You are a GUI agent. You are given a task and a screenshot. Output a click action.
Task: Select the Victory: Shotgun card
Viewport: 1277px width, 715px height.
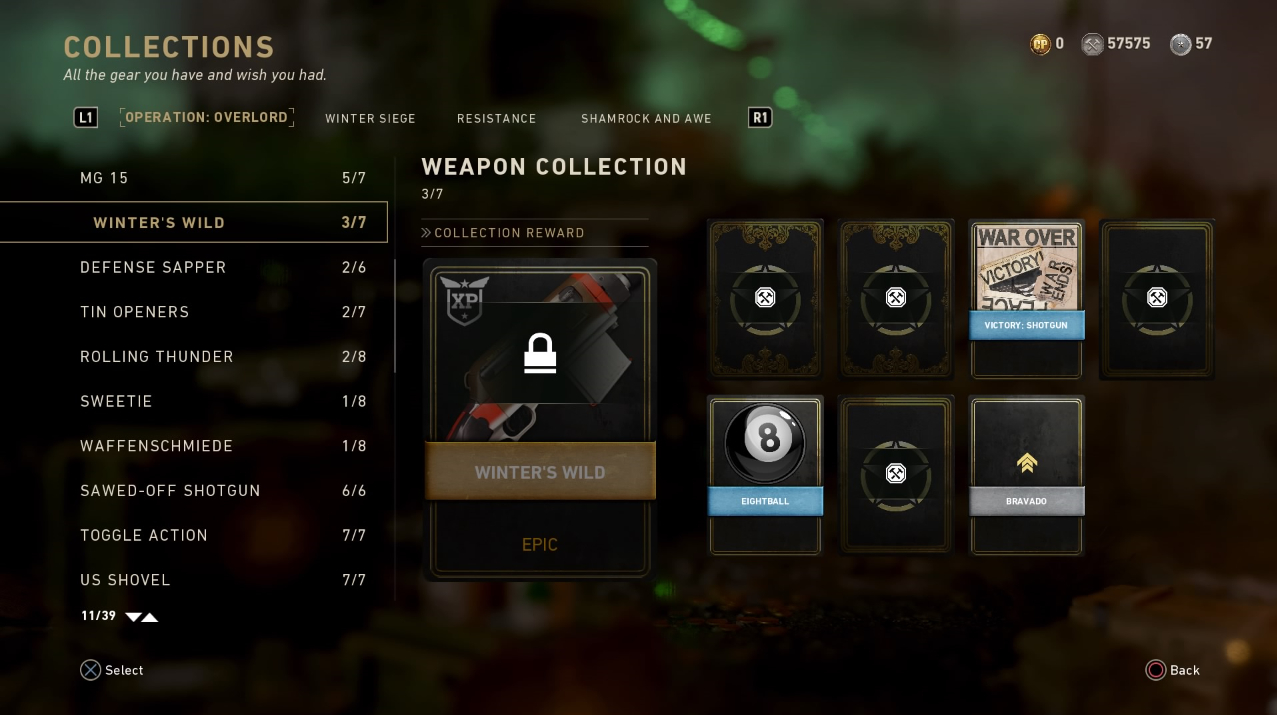(x=1026, y=299)
